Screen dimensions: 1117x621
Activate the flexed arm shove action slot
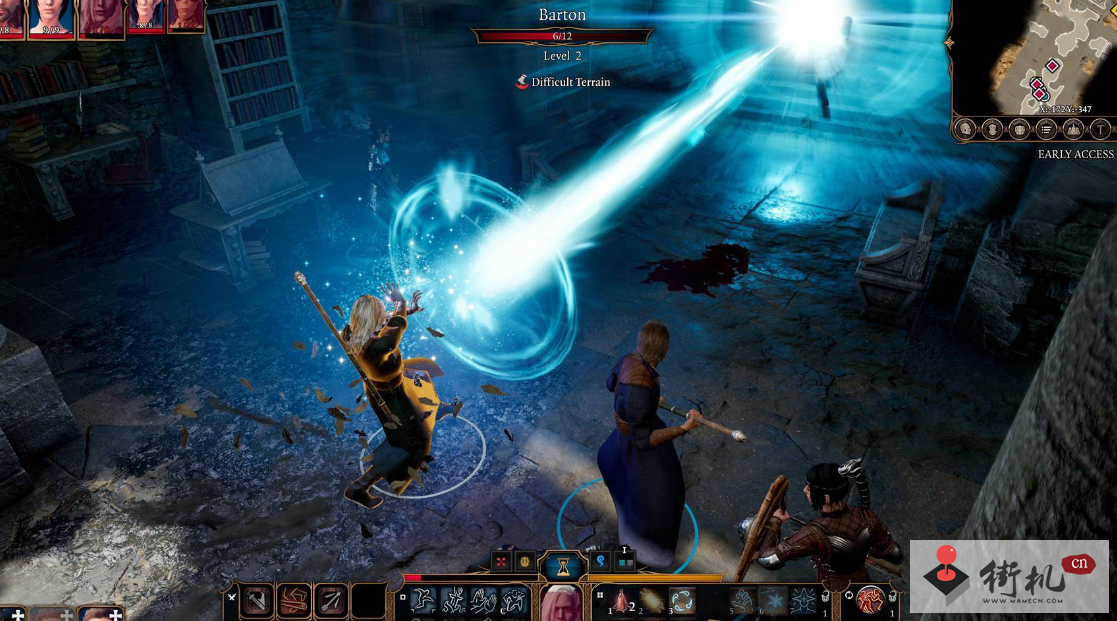[x=294, y=600]
